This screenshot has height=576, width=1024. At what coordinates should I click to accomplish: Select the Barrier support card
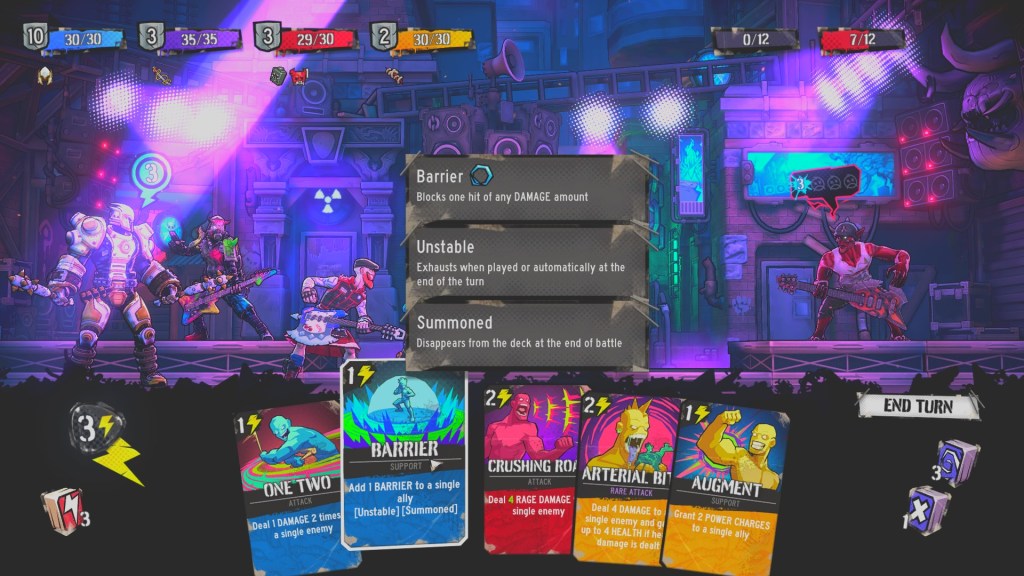404,455
